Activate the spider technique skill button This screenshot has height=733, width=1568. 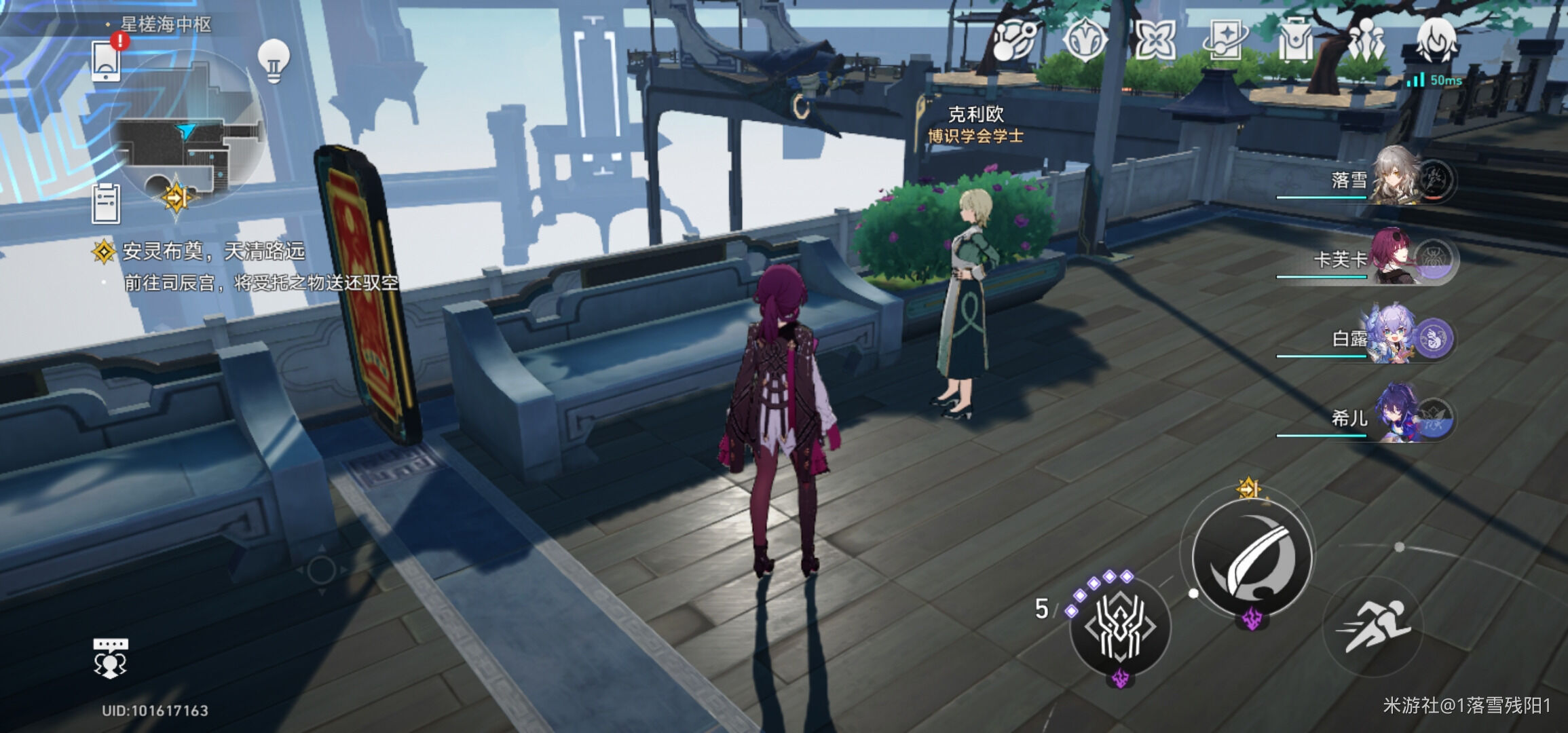[1120, 627]
